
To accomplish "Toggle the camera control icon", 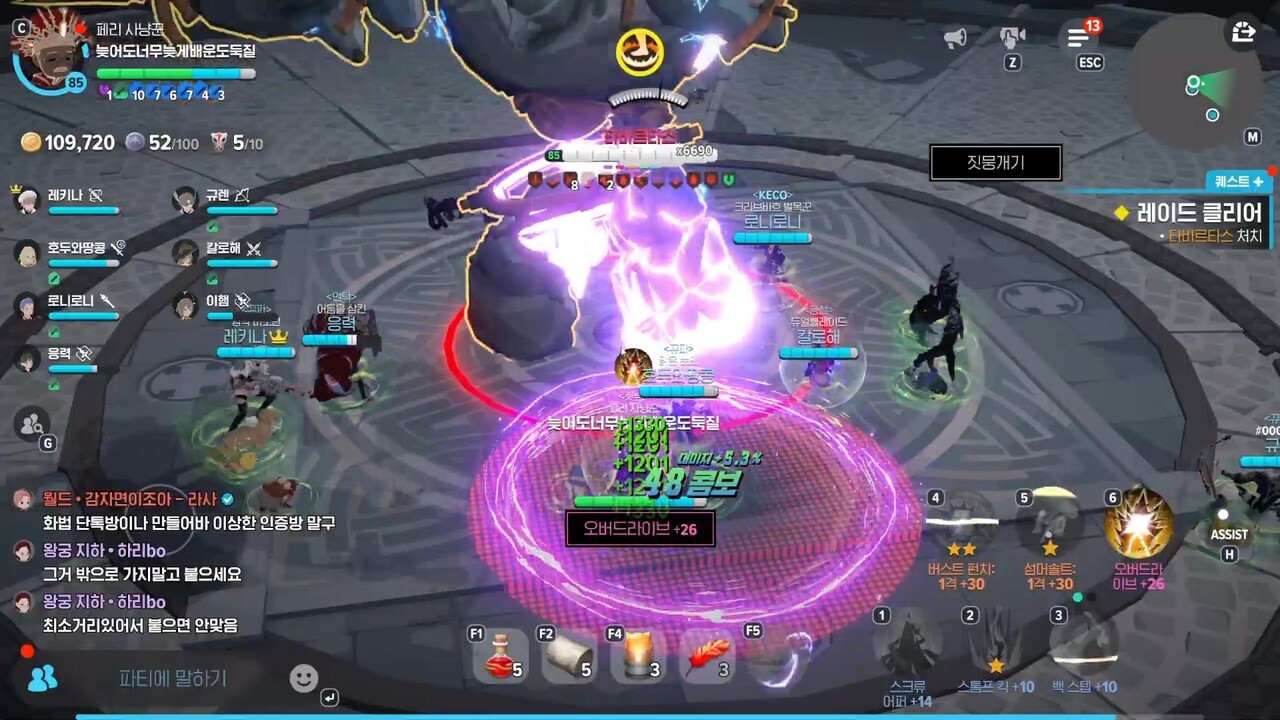I will coord(1013,38).
